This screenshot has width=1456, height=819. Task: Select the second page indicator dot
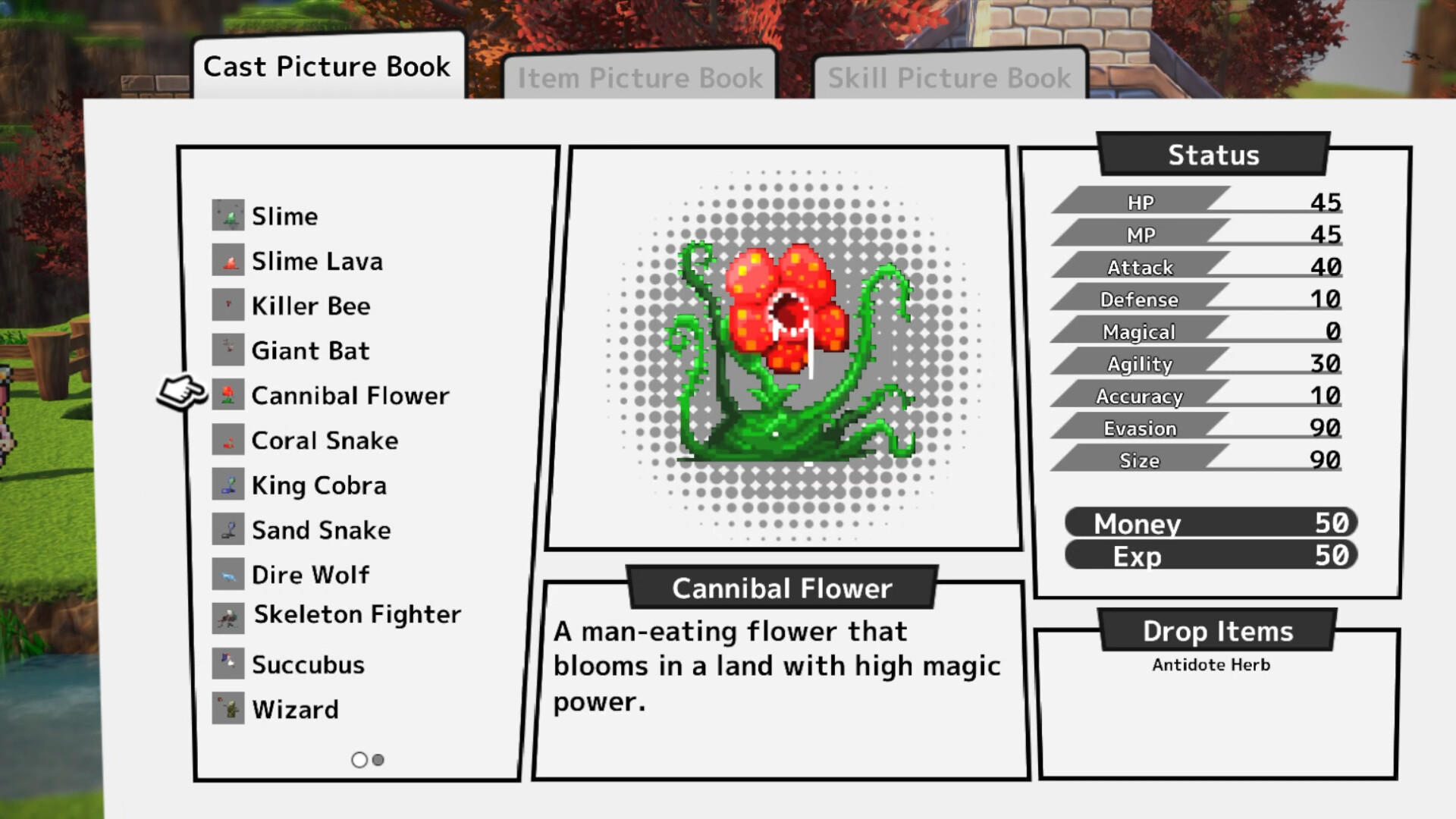(378, 759)
